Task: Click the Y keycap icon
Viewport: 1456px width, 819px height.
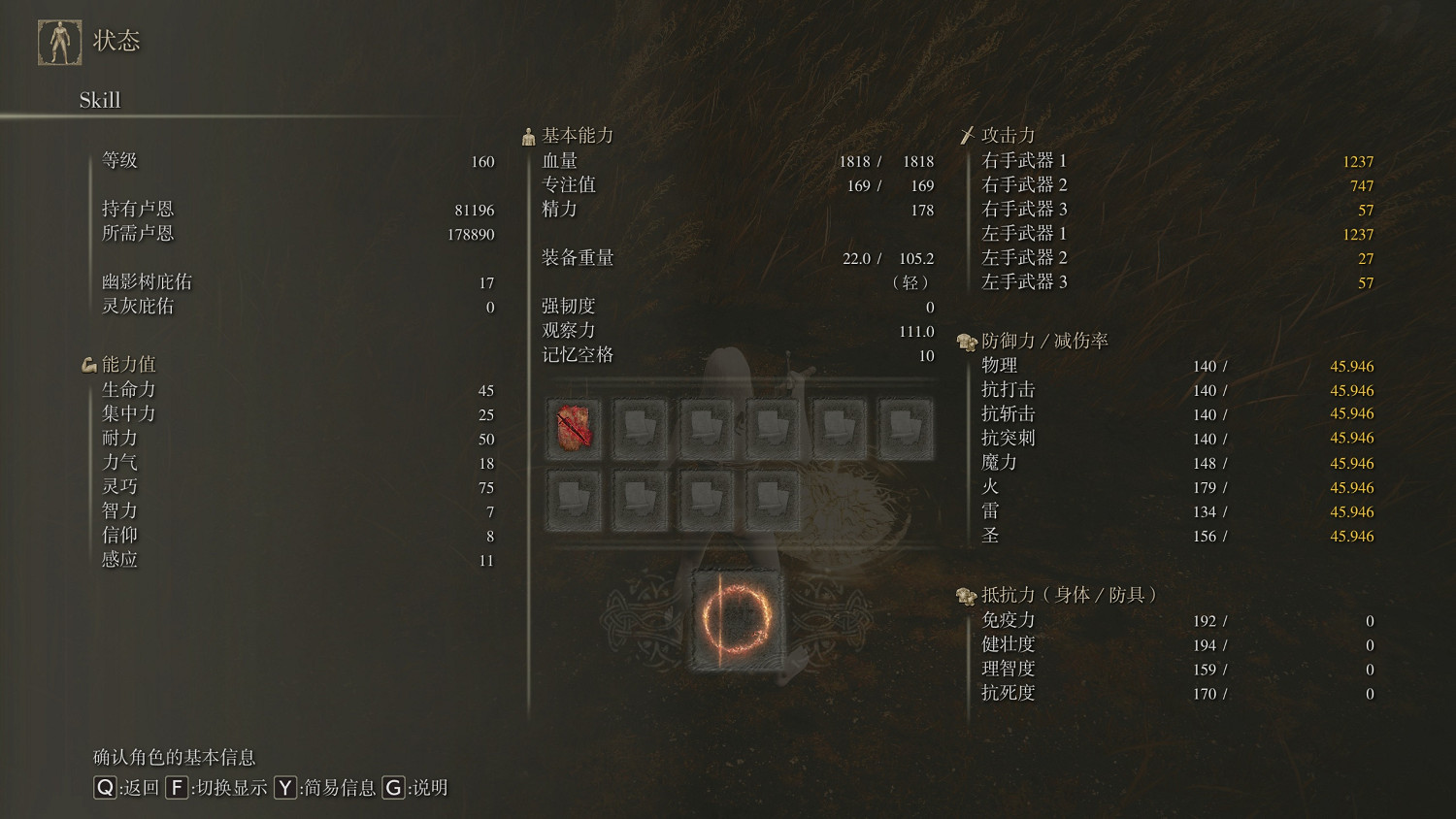Action: (284, 789)
